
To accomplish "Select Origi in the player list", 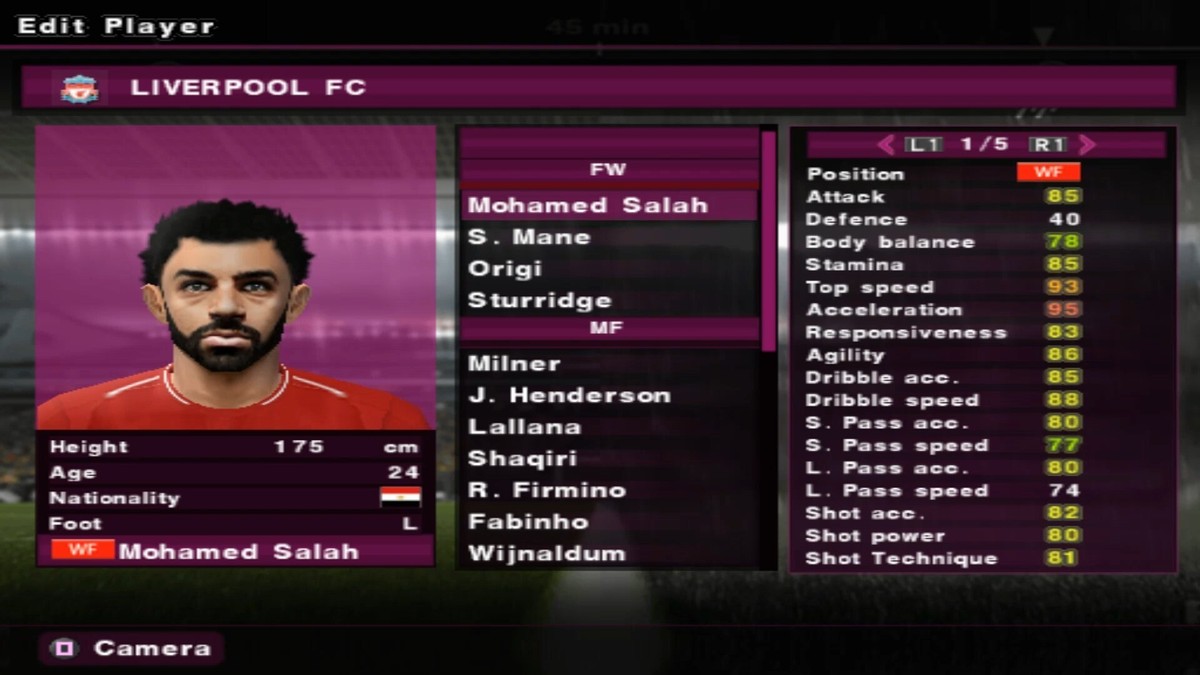I will 505,269.
